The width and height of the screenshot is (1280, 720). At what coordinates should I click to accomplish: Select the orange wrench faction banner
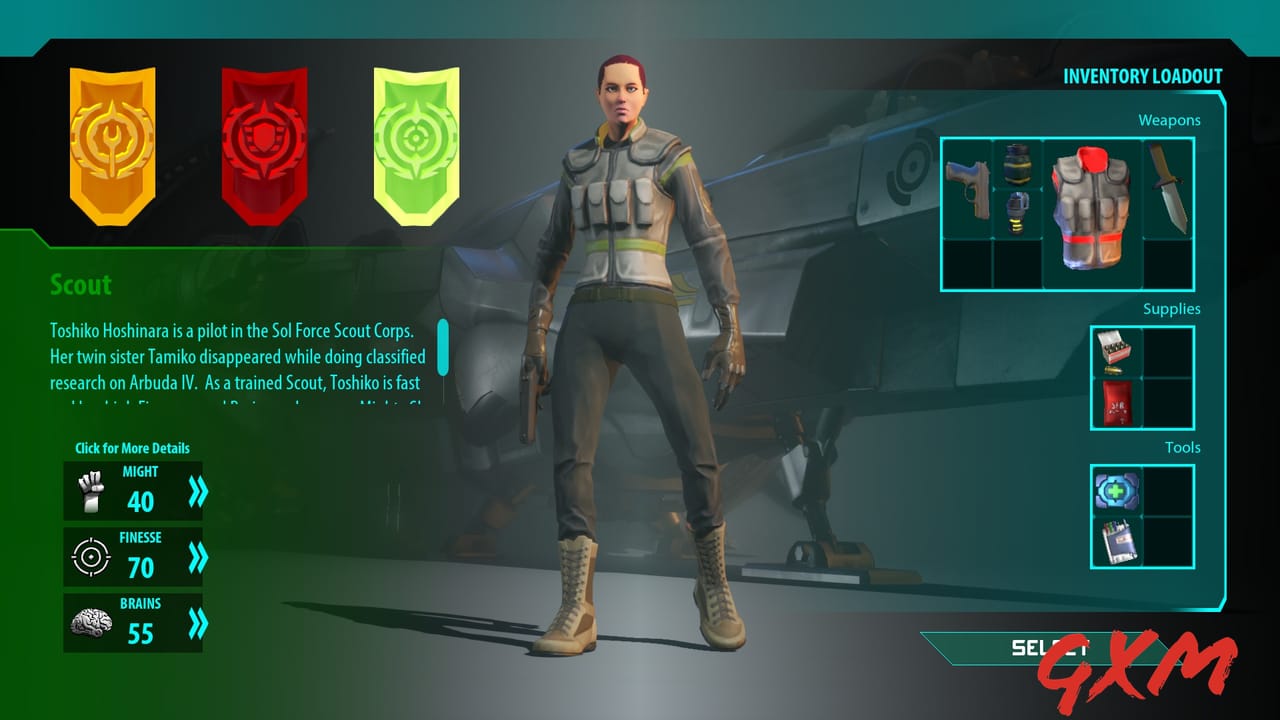112,145
